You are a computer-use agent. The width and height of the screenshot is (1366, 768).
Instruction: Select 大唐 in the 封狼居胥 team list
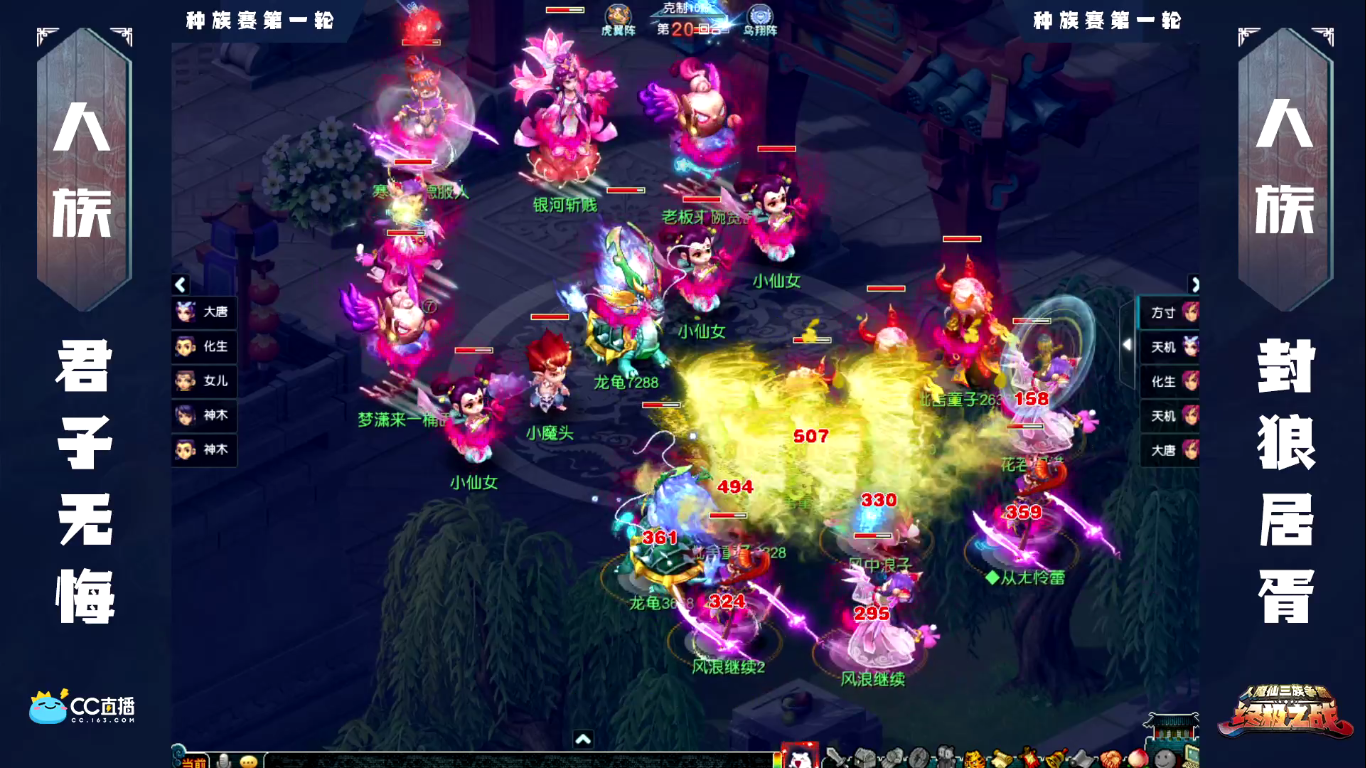(x=1170, y=450)
